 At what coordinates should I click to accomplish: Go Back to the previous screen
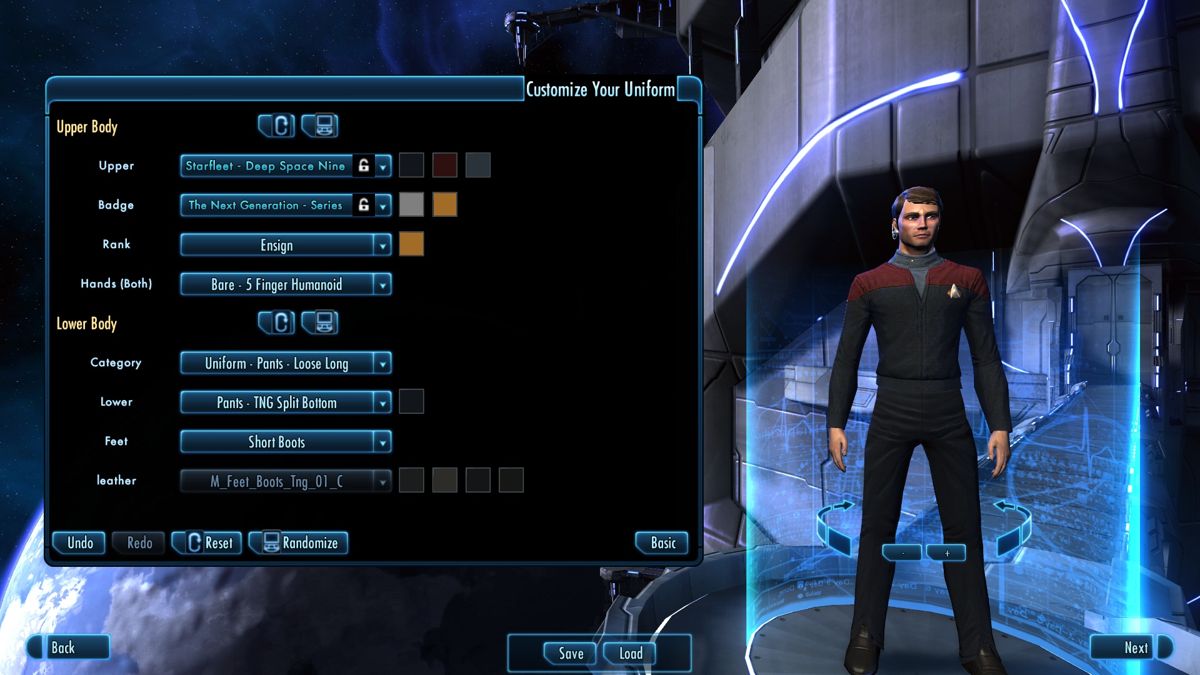66,647
